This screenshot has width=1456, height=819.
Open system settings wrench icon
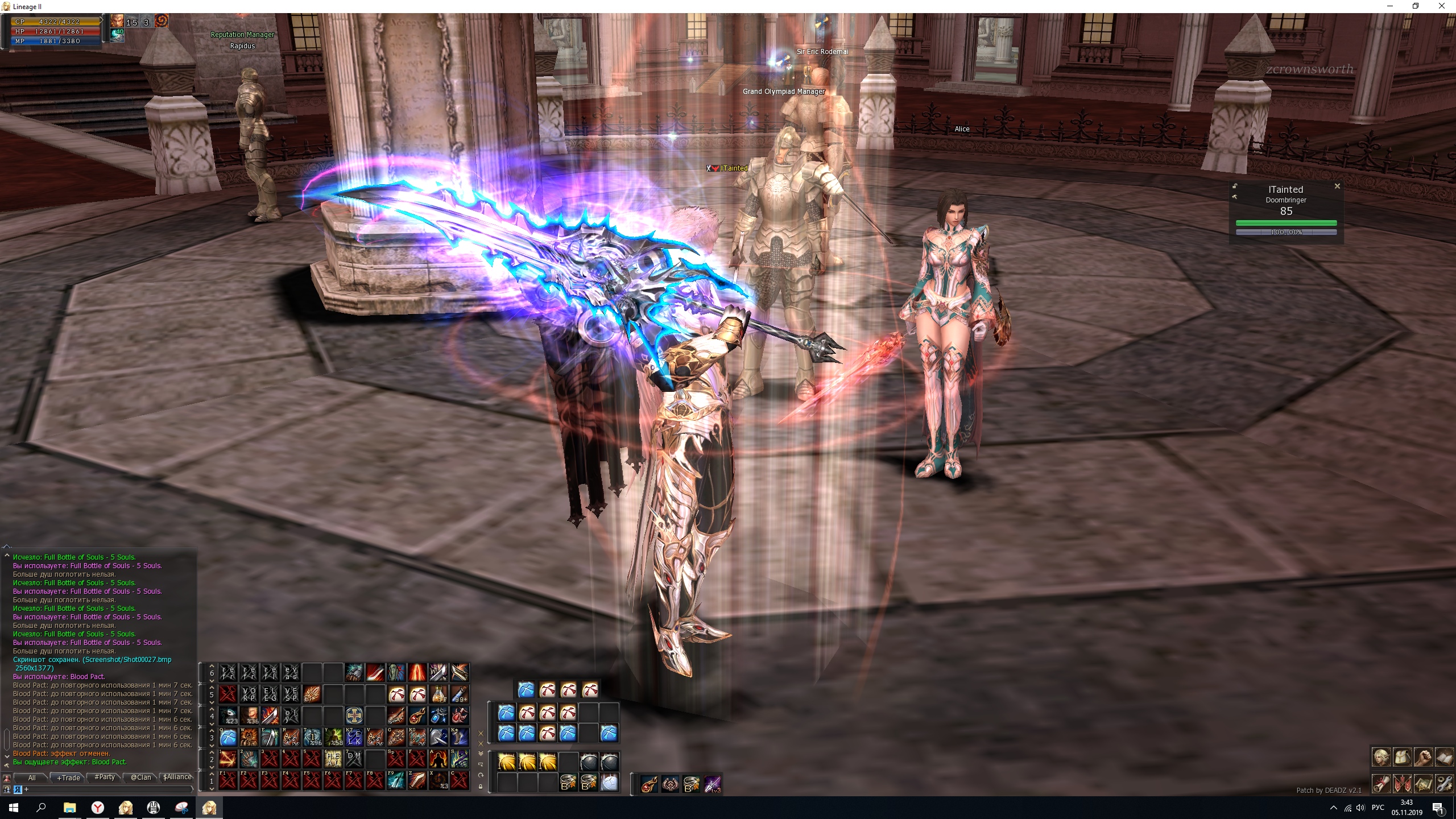tap(1445, 784)
